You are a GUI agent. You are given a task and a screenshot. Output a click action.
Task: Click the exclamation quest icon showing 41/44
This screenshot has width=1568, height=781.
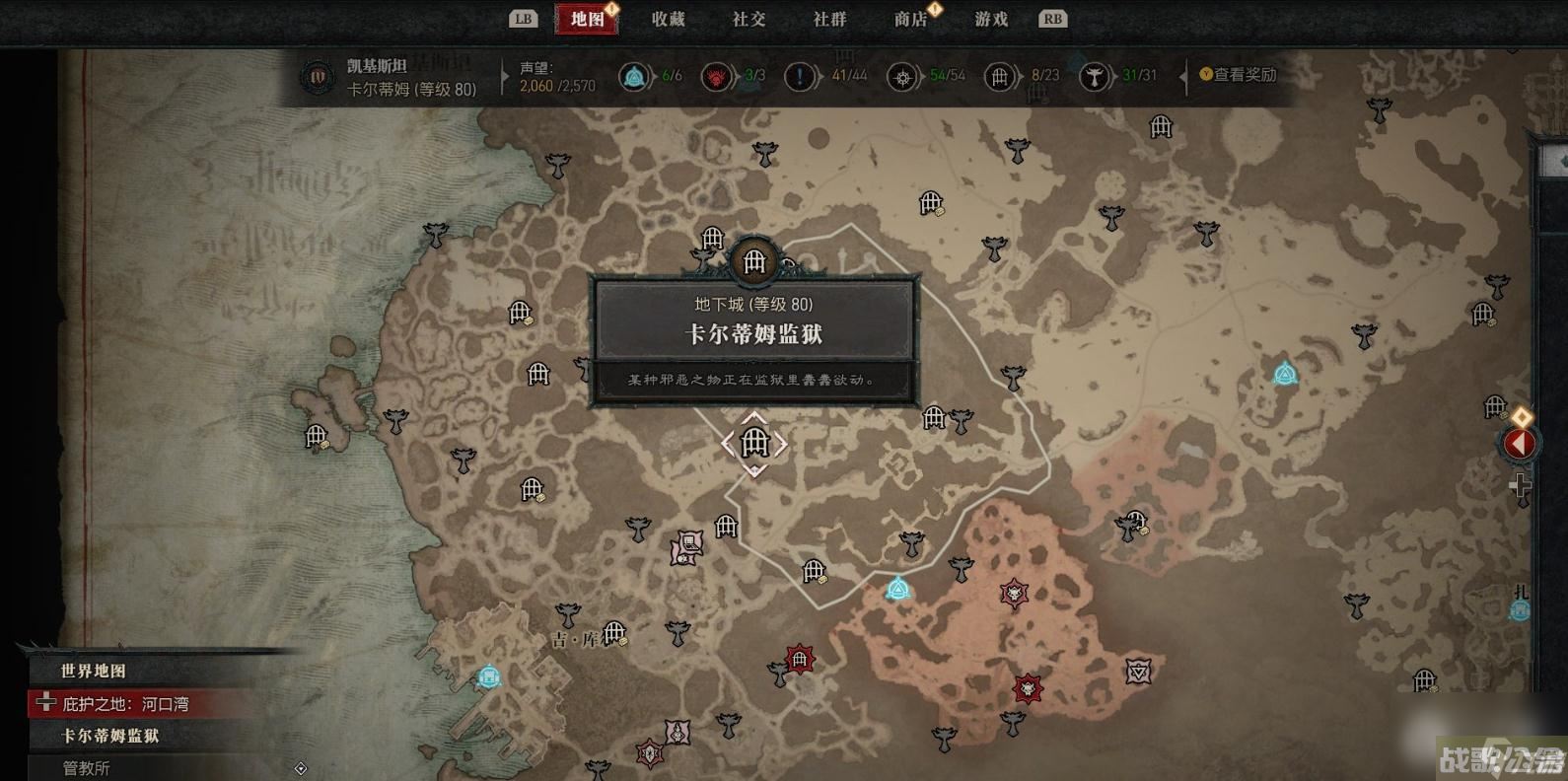click(799, 75)
